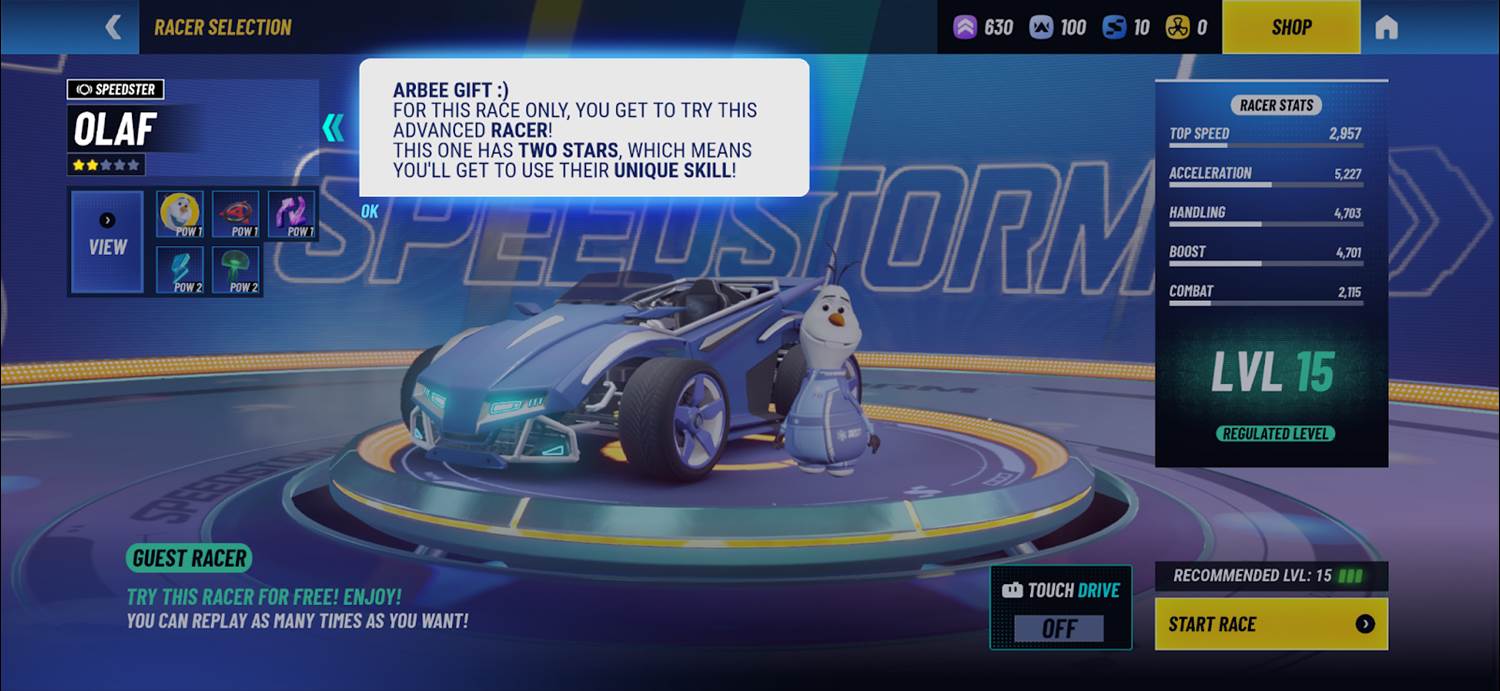Choose the purple arrows skill icon
This screenshot has width=1500, height=691.
[292, 214]
